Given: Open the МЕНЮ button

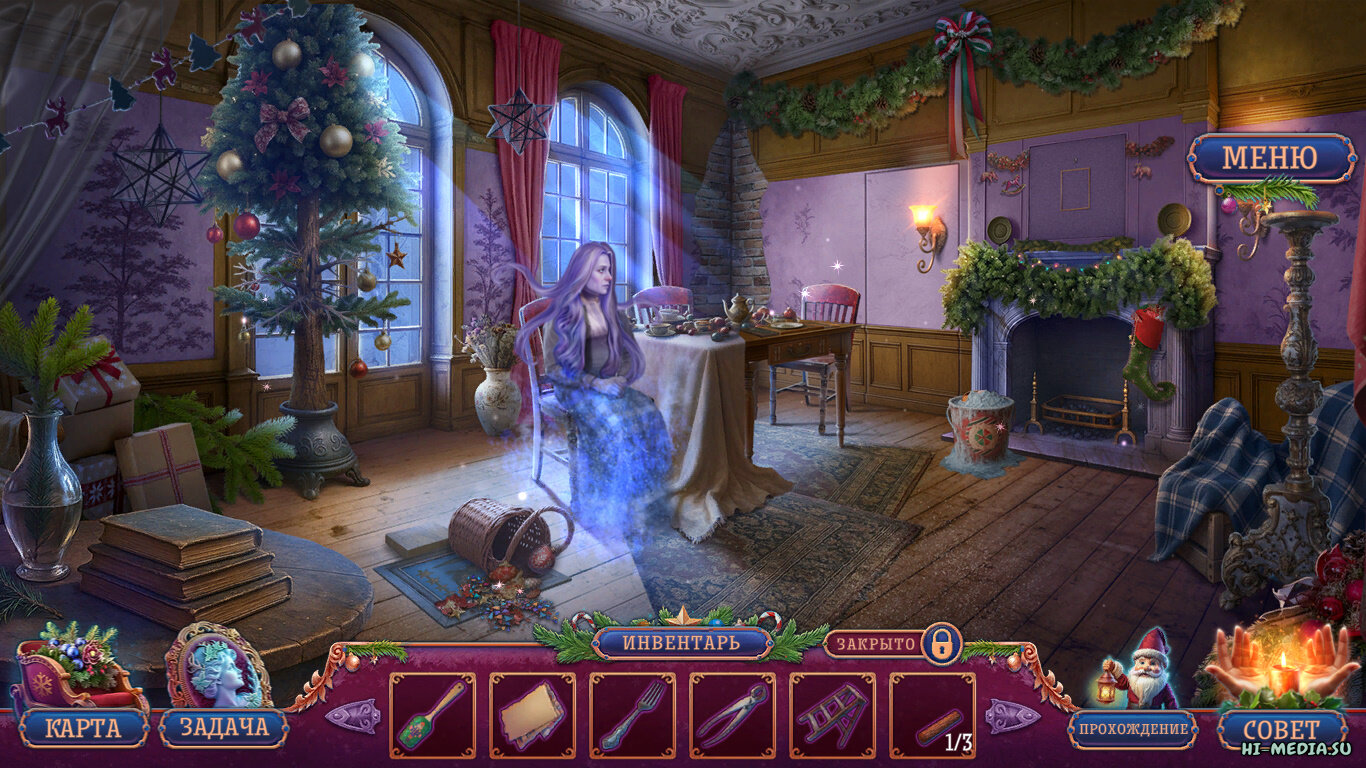Looking at the screenshot, I should point(1271,158).
